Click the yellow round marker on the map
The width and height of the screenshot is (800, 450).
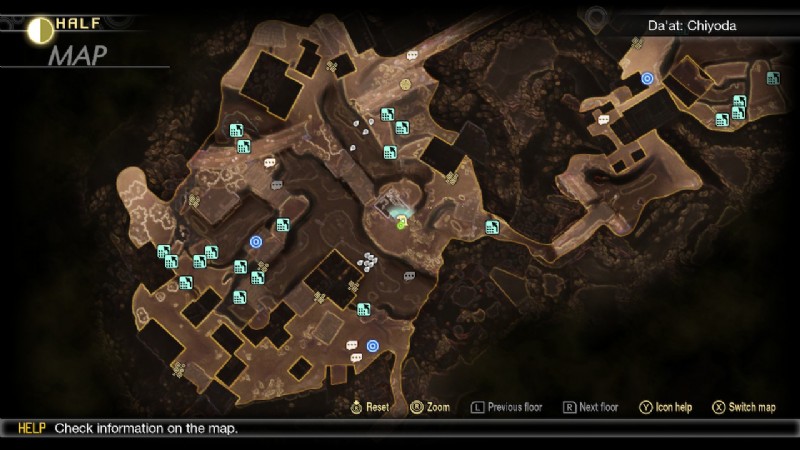tap(406, 84)
